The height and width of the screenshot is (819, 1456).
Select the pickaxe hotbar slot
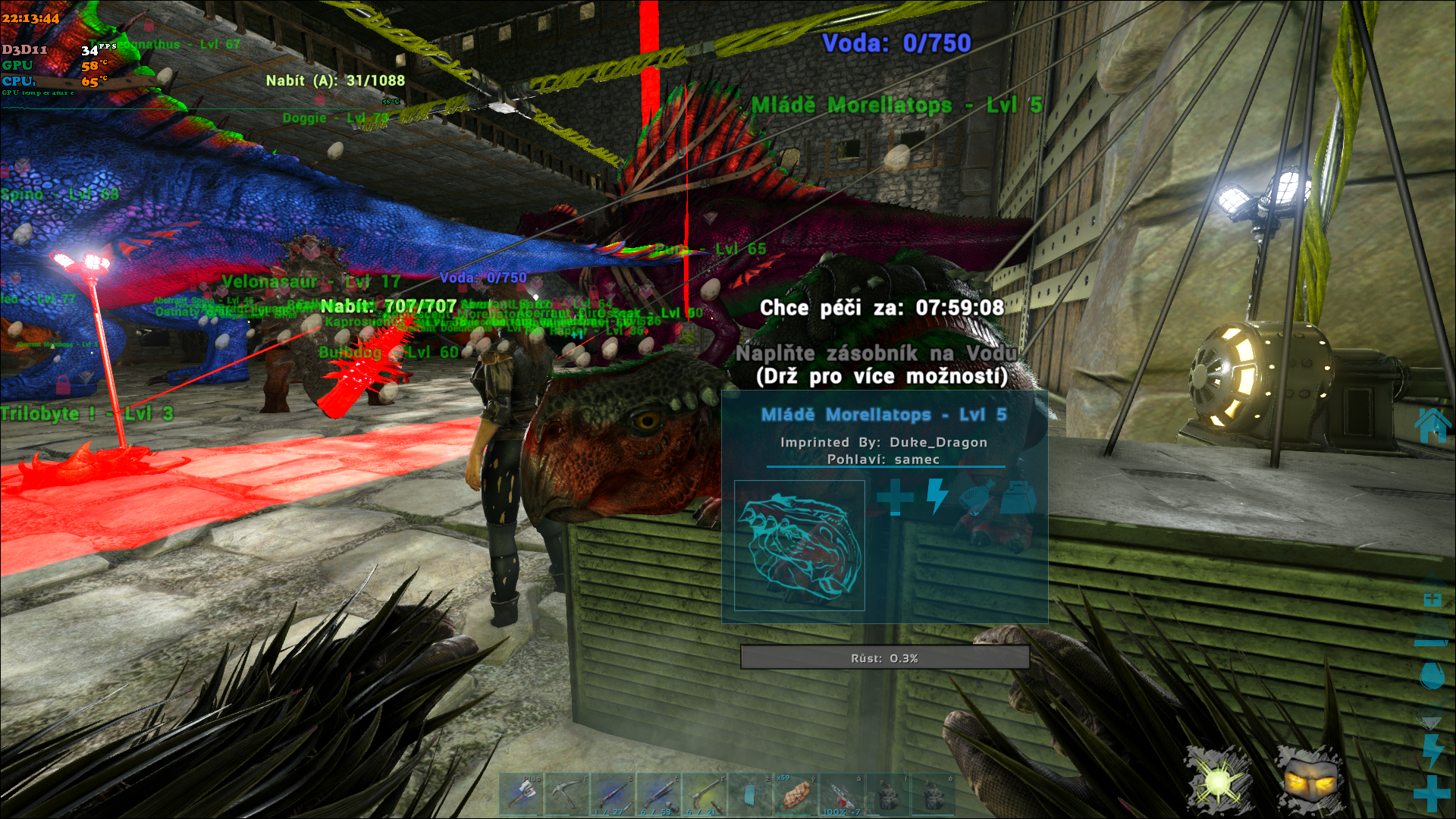click(x=566, y=795)
